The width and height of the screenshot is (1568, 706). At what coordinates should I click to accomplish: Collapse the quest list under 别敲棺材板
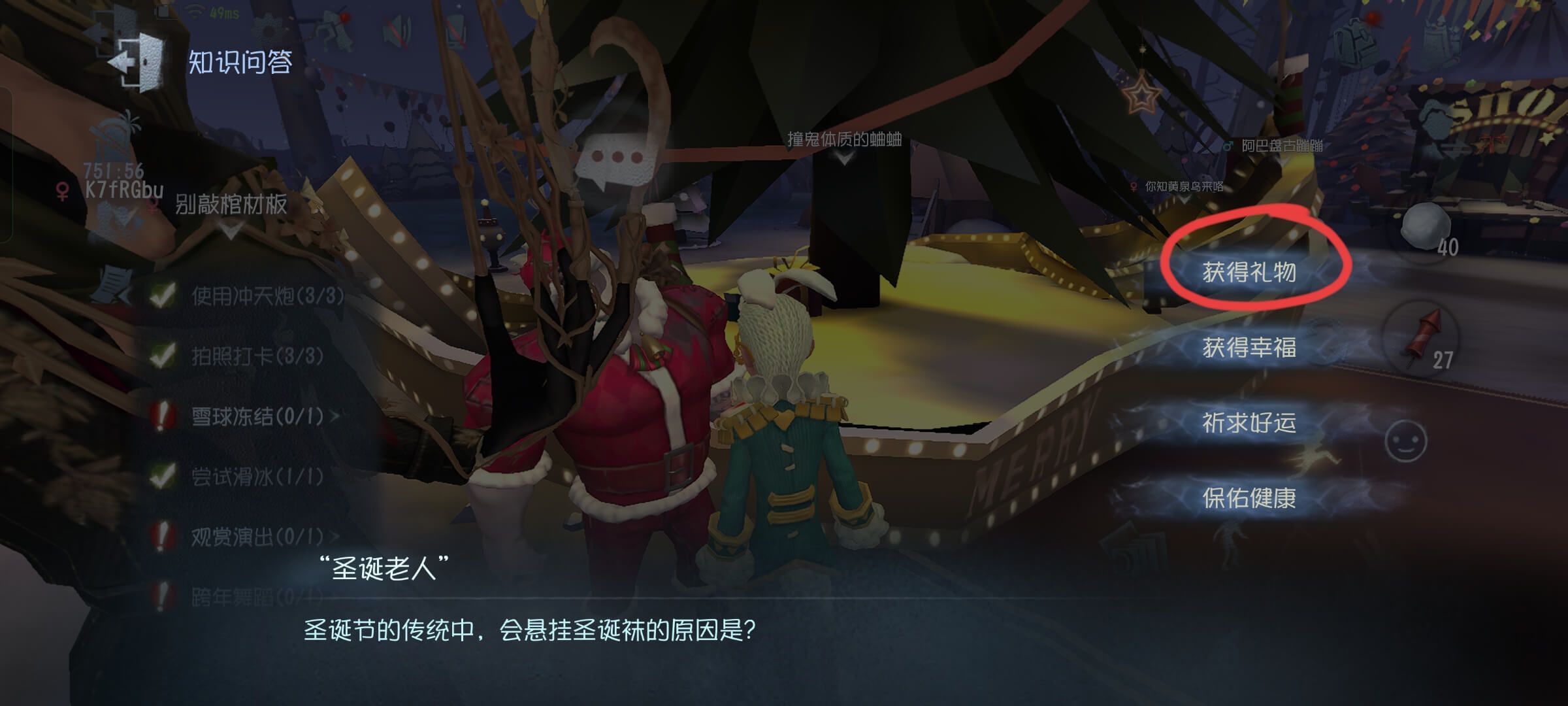click(230, 230)
